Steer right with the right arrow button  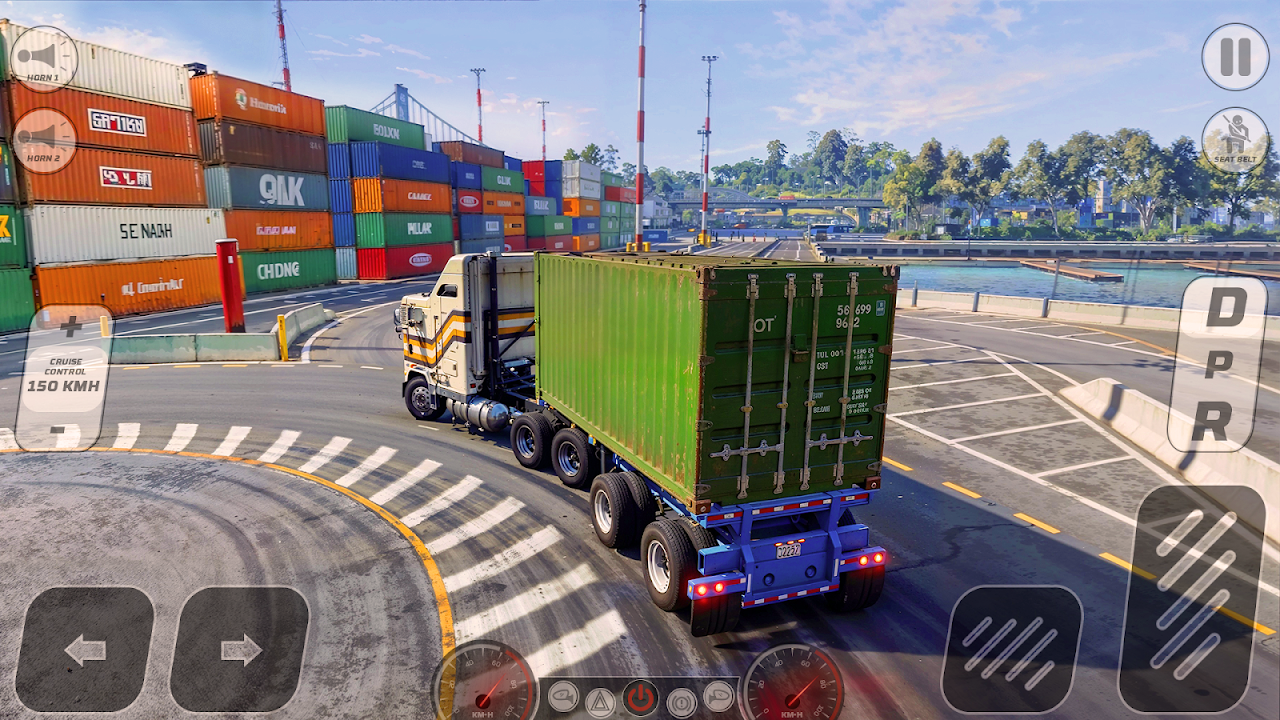[x=240, y=650]
